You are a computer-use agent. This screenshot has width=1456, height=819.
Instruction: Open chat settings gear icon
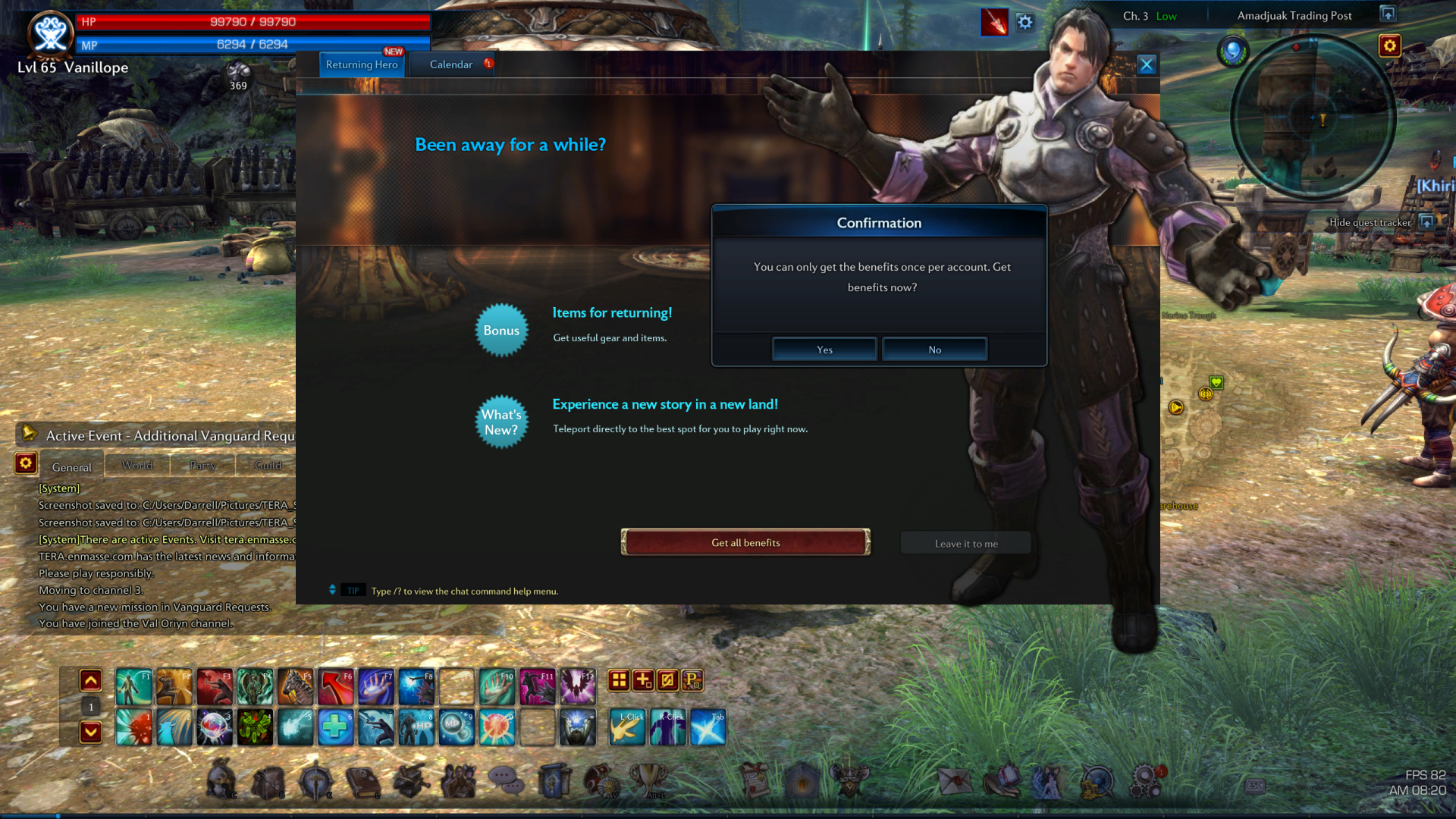(26, 463)
